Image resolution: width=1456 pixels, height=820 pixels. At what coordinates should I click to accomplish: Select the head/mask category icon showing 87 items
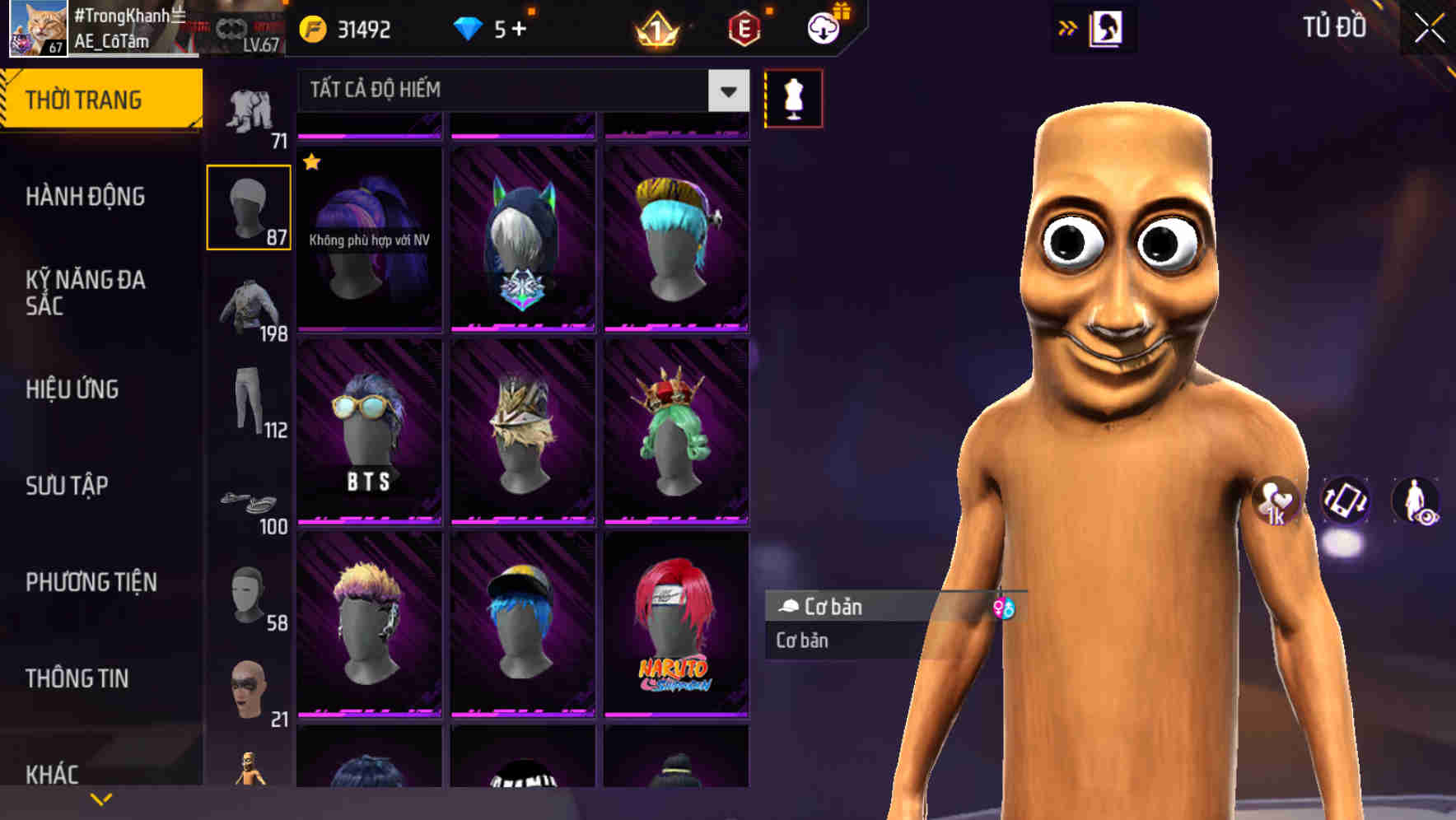click(249, 206)
